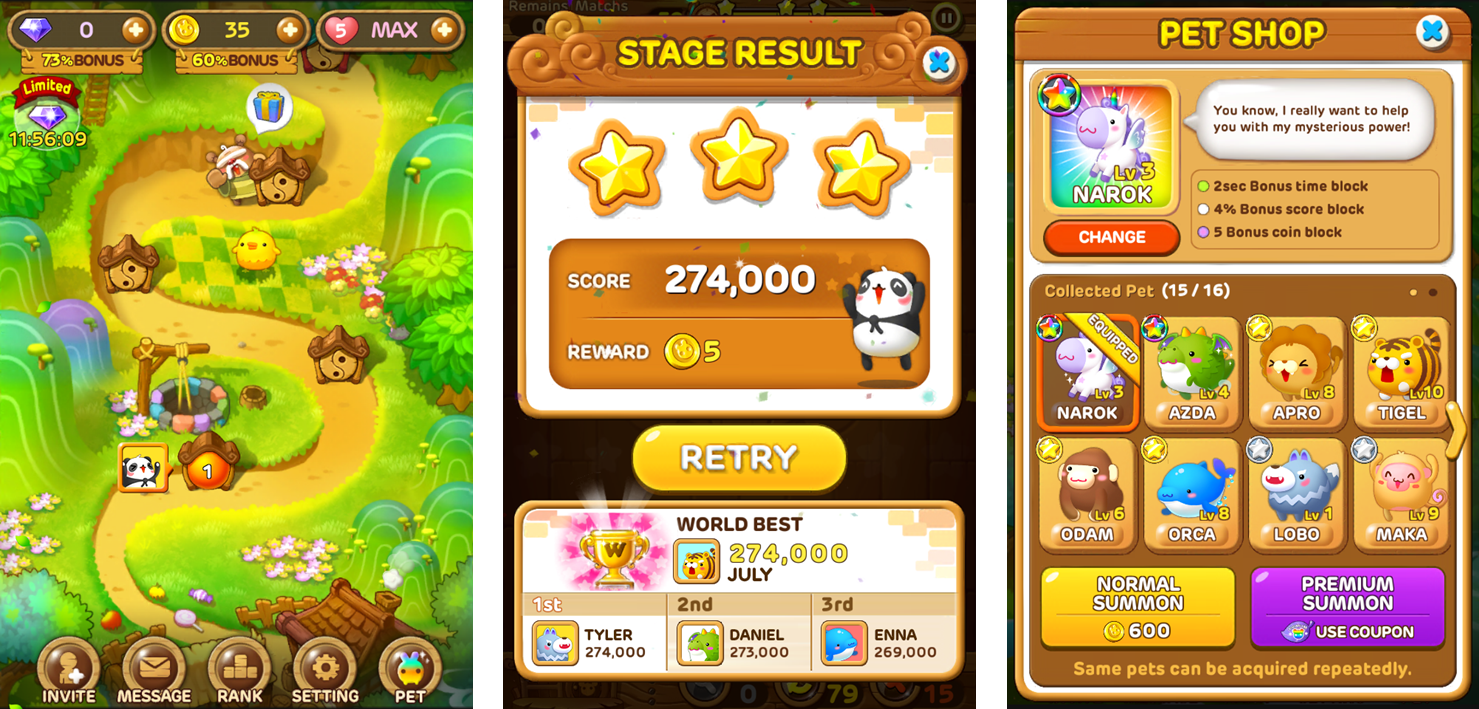Choose the Tigel pet
This screenshot has width=1479, height=709.
point(1402,372)
